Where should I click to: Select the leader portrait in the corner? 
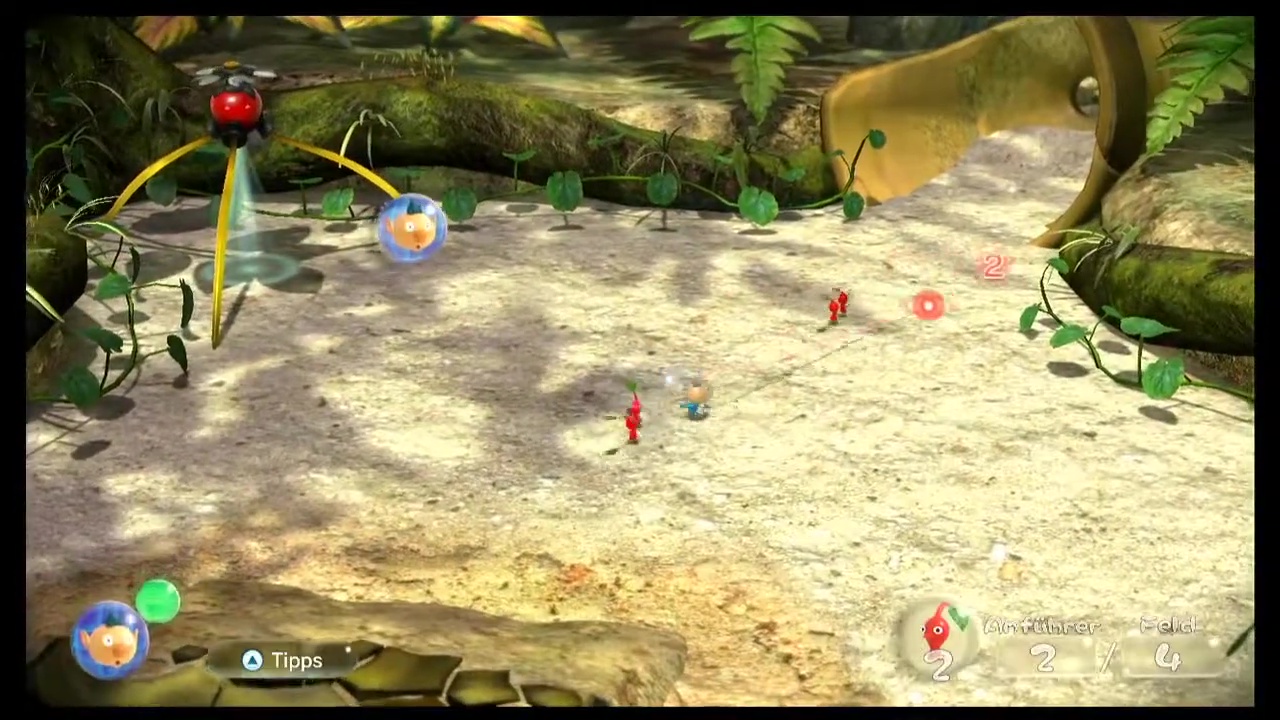(110, 639)
